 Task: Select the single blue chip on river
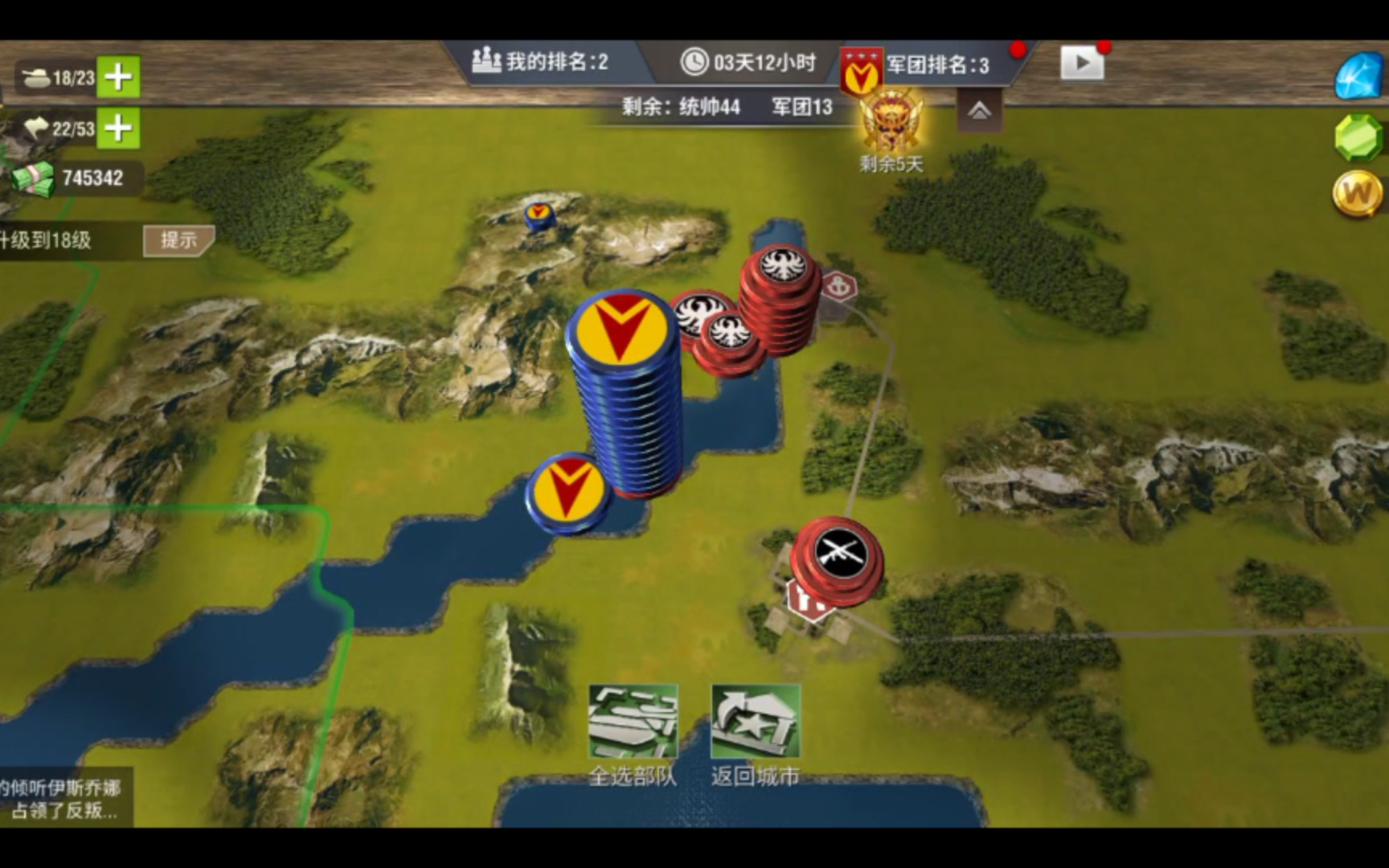[x=568, y=491]
